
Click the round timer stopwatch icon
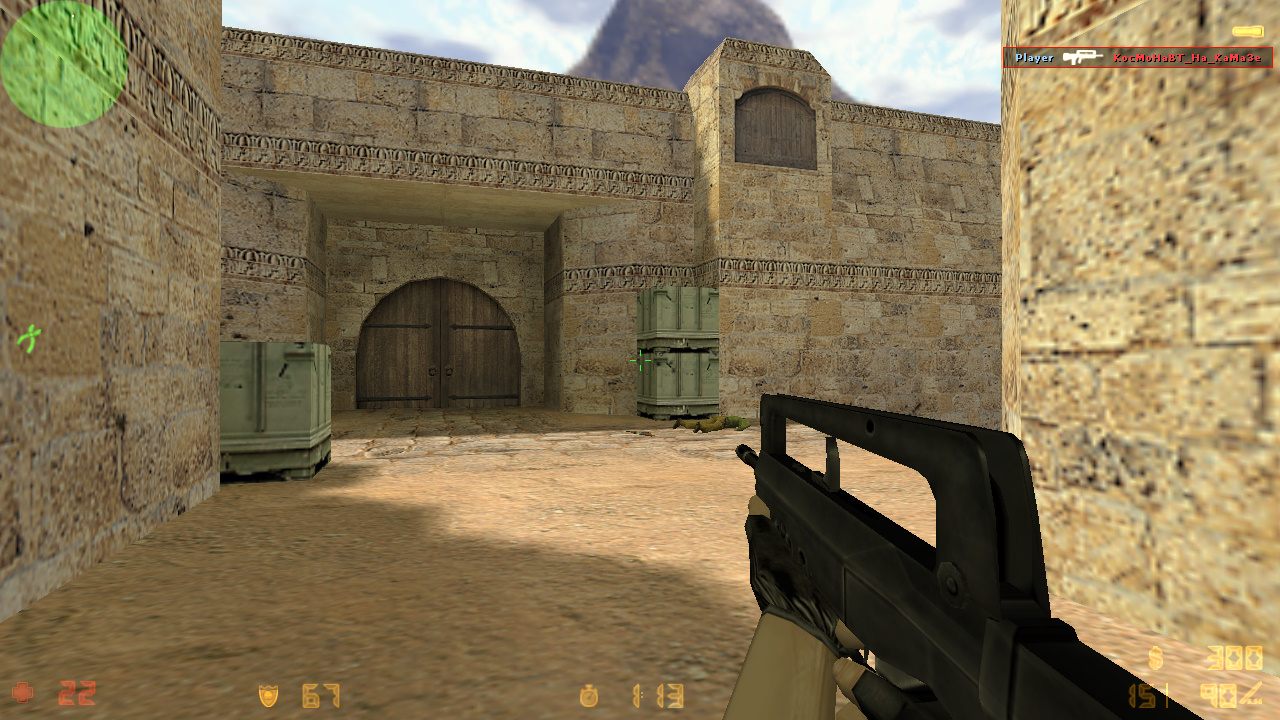click(590, 697)
